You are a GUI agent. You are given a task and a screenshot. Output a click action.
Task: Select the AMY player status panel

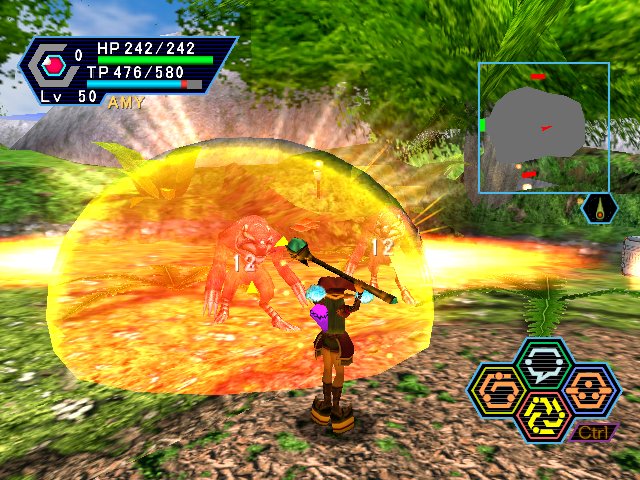pyautogui.click(x=127, y=71)
